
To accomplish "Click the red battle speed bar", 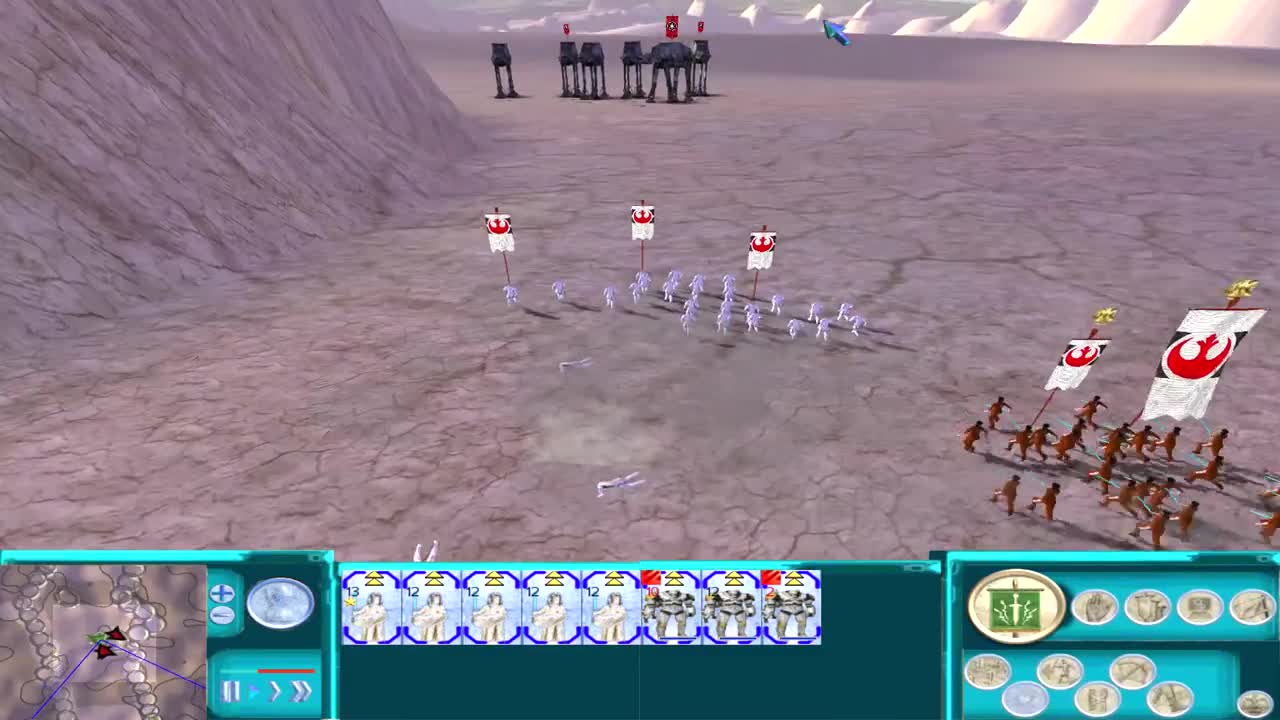I will tap(286, 671).
